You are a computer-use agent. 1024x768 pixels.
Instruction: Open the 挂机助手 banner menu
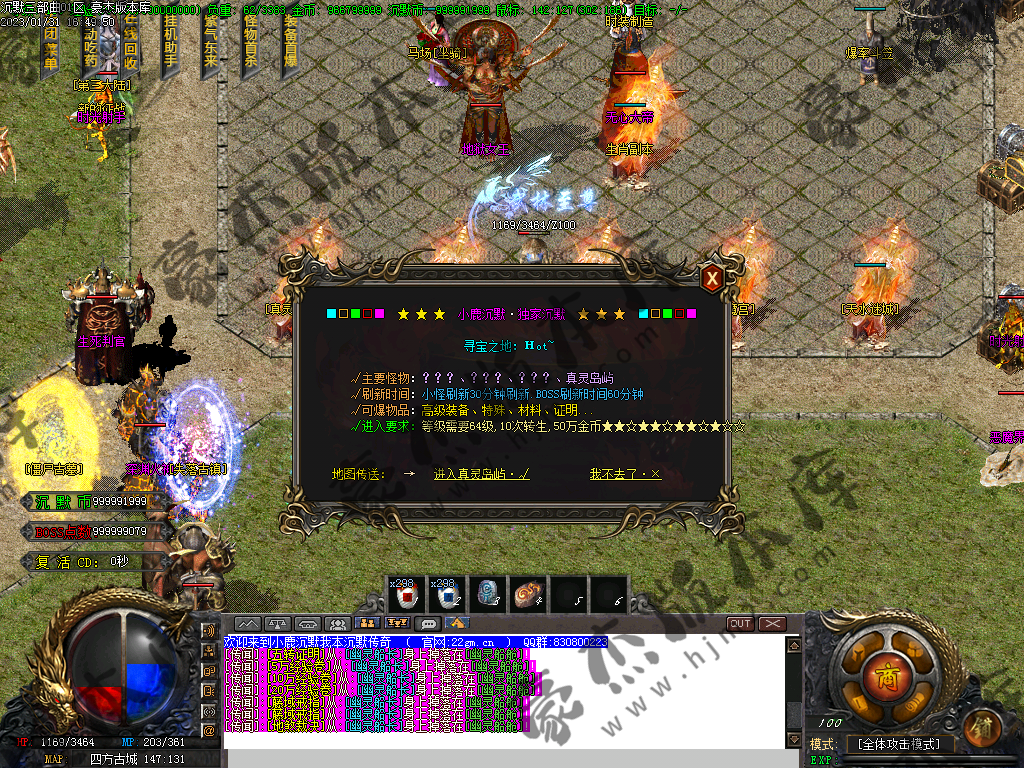point(170,45)
